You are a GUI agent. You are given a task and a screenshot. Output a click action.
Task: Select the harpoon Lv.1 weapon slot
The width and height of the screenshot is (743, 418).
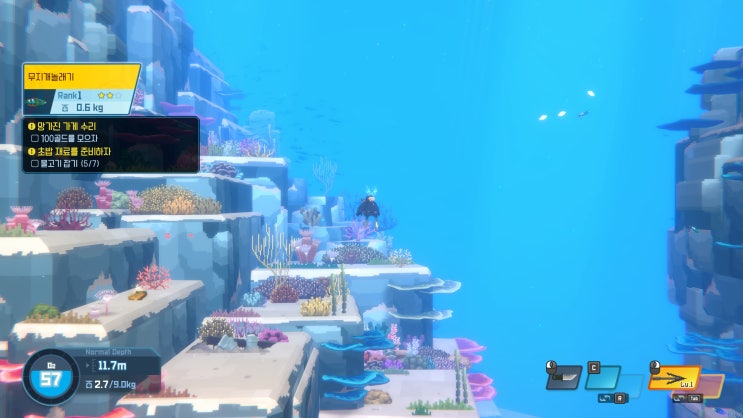pyautogui.click(x=672, y=380)
